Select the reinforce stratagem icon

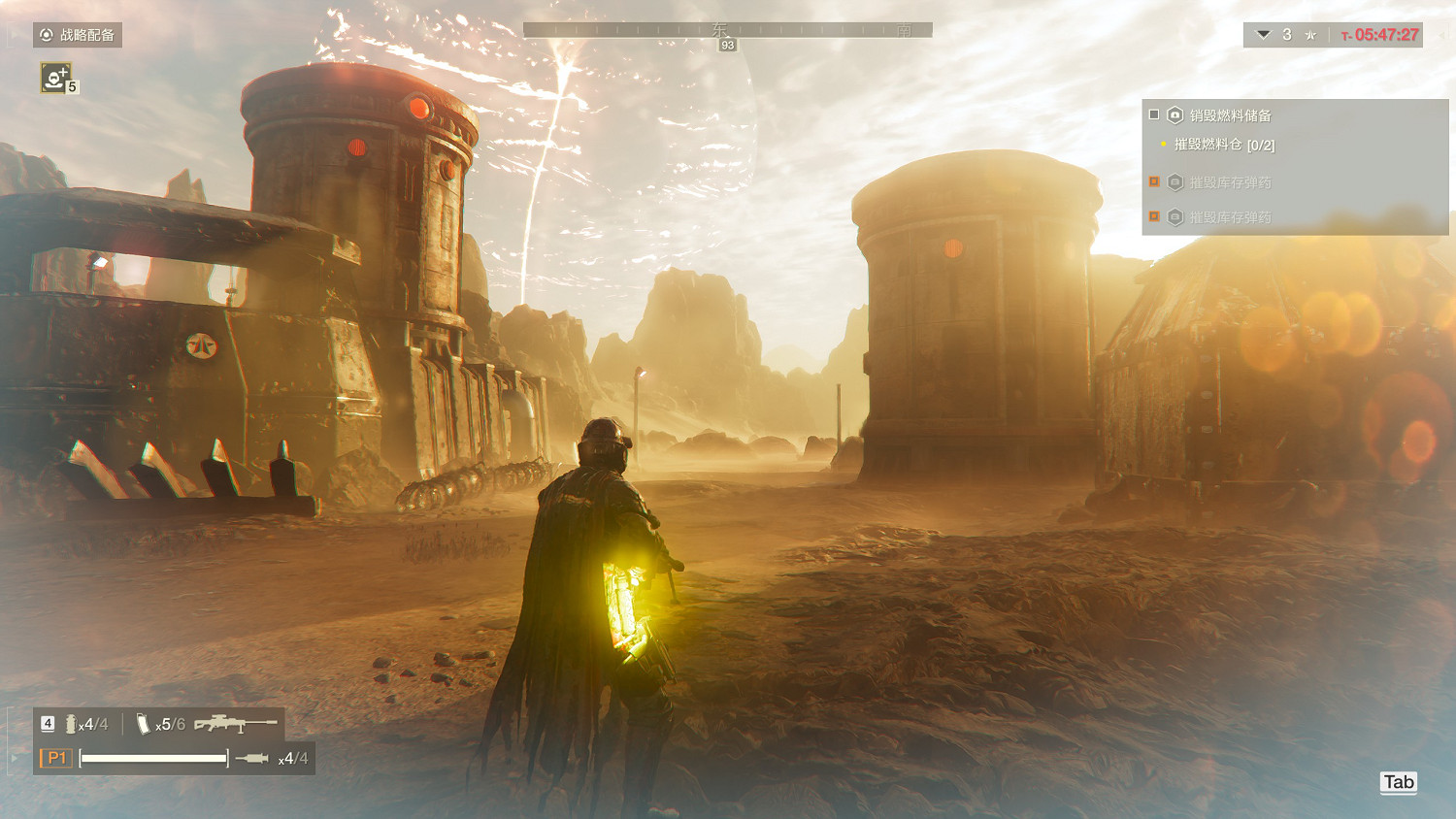point(55,78)
